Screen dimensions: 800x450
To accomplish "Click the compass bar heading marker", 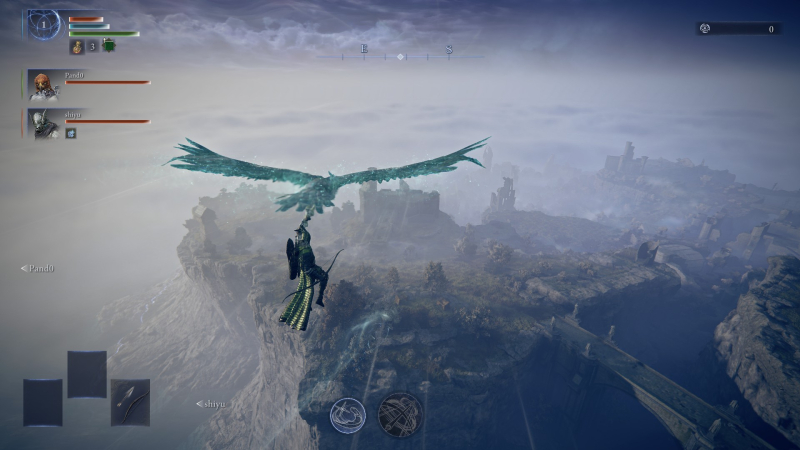I will point(400,56).
